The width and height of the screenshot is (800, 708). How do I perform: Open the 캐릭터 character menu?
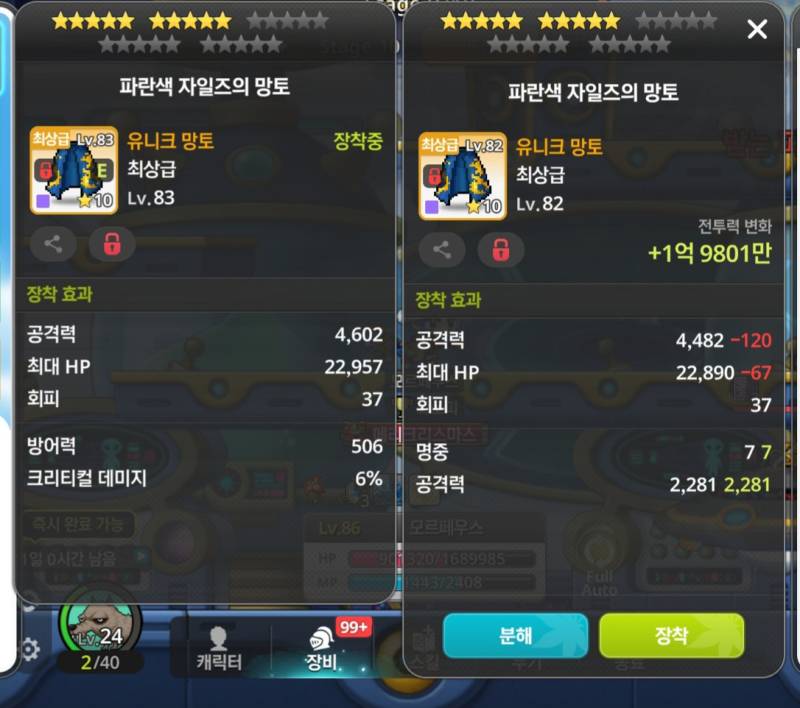pos(219,648)
